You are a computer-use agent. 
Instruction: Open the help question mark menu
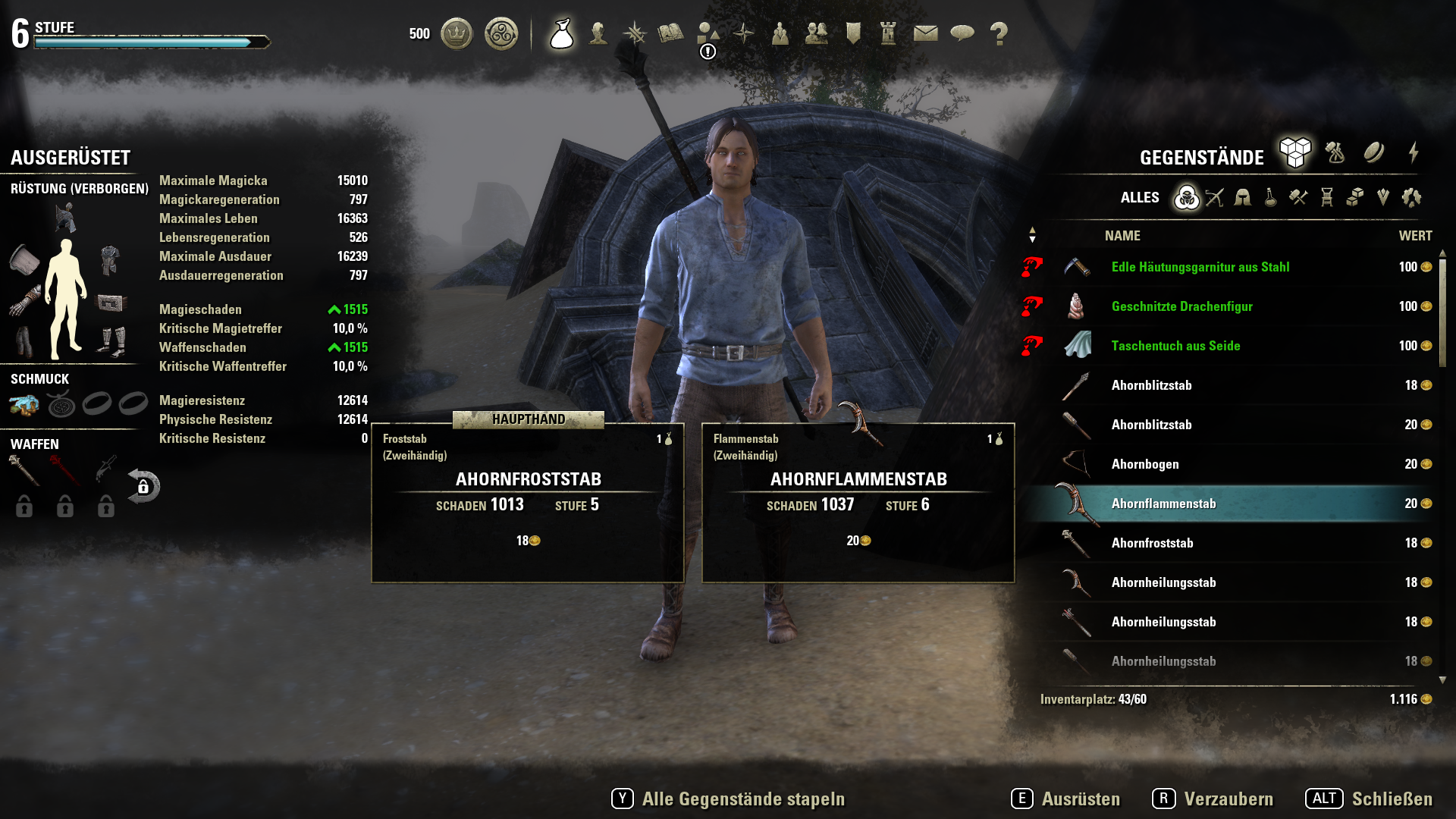coord(999,33)
